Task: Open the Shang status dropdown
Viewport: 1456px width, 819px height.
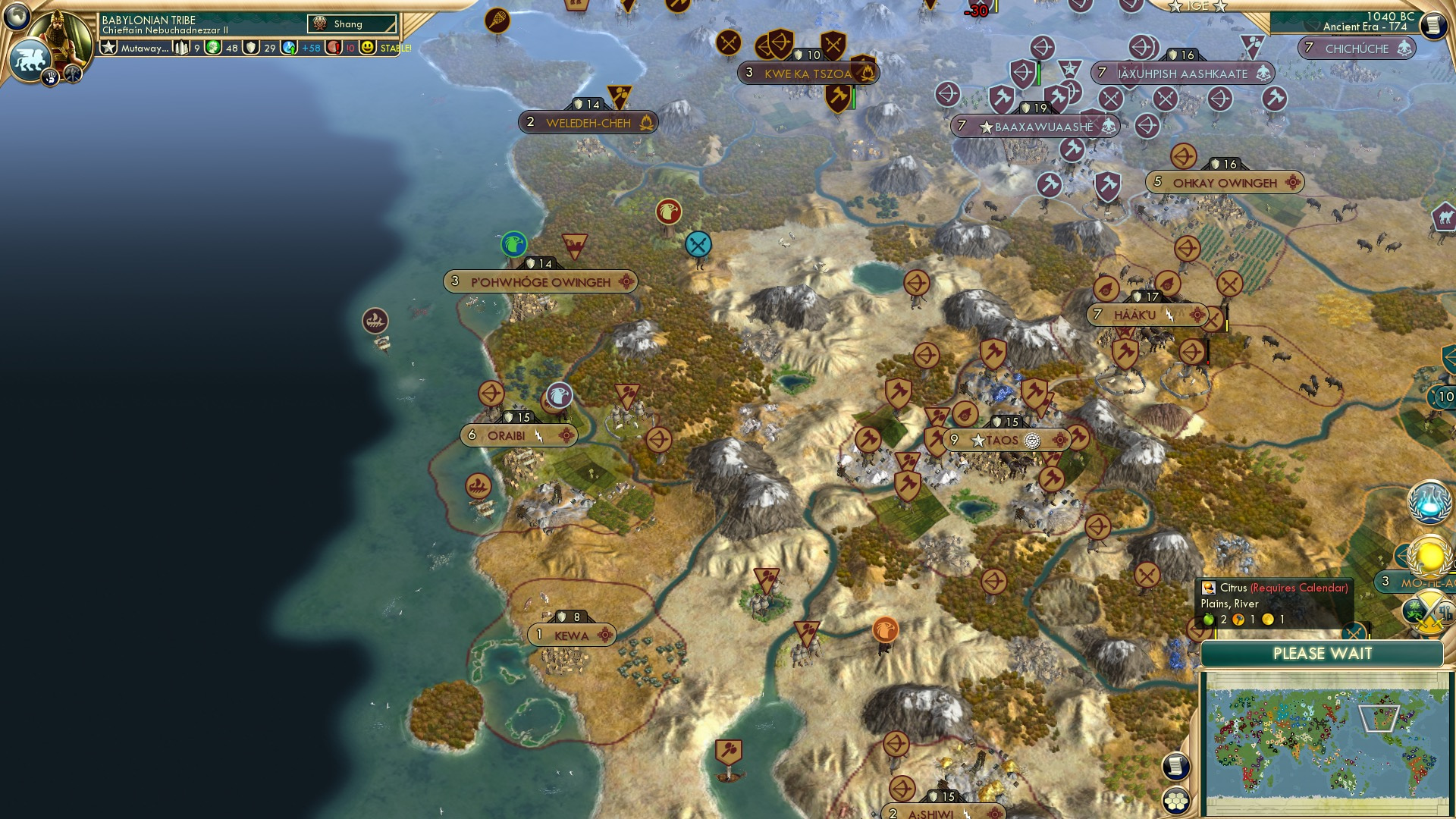Action: [x=352, y=24]
